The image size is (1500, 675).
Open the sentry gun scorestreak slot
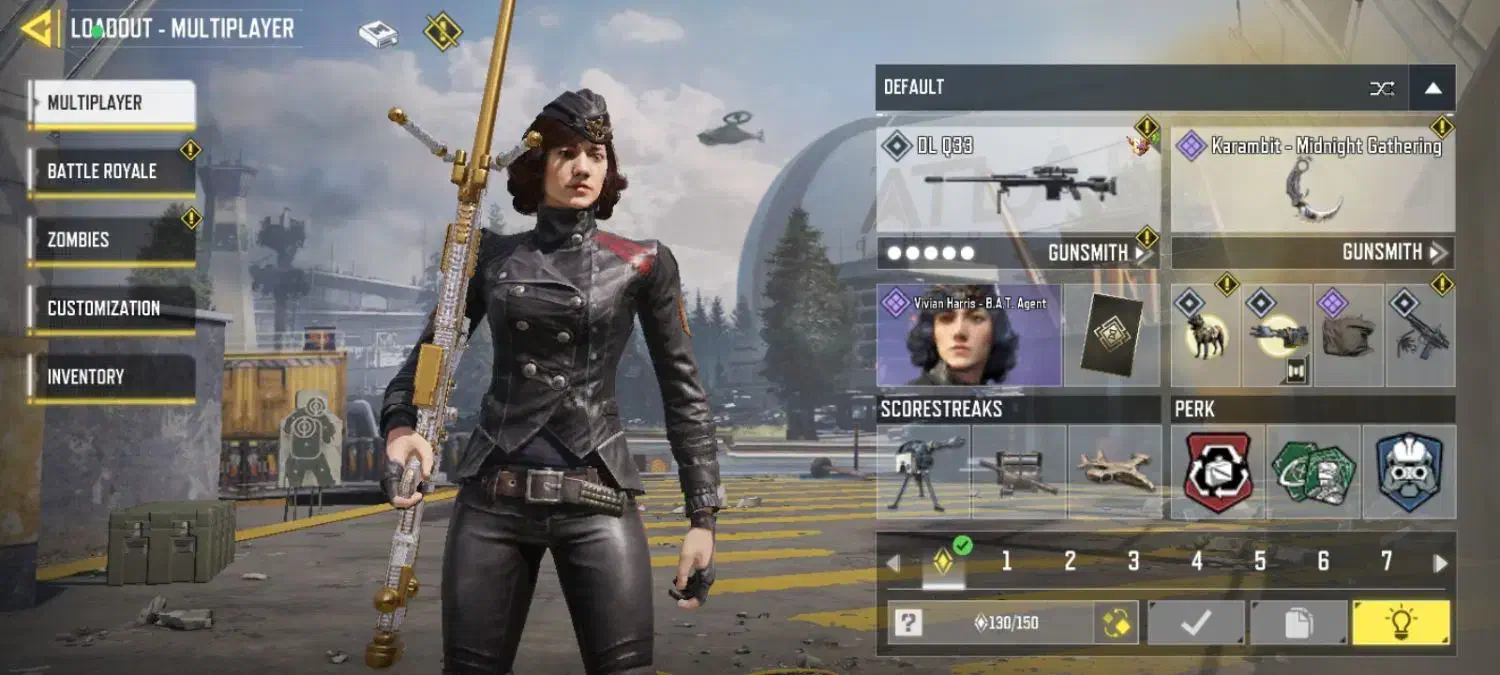click(x=923, y=472)
